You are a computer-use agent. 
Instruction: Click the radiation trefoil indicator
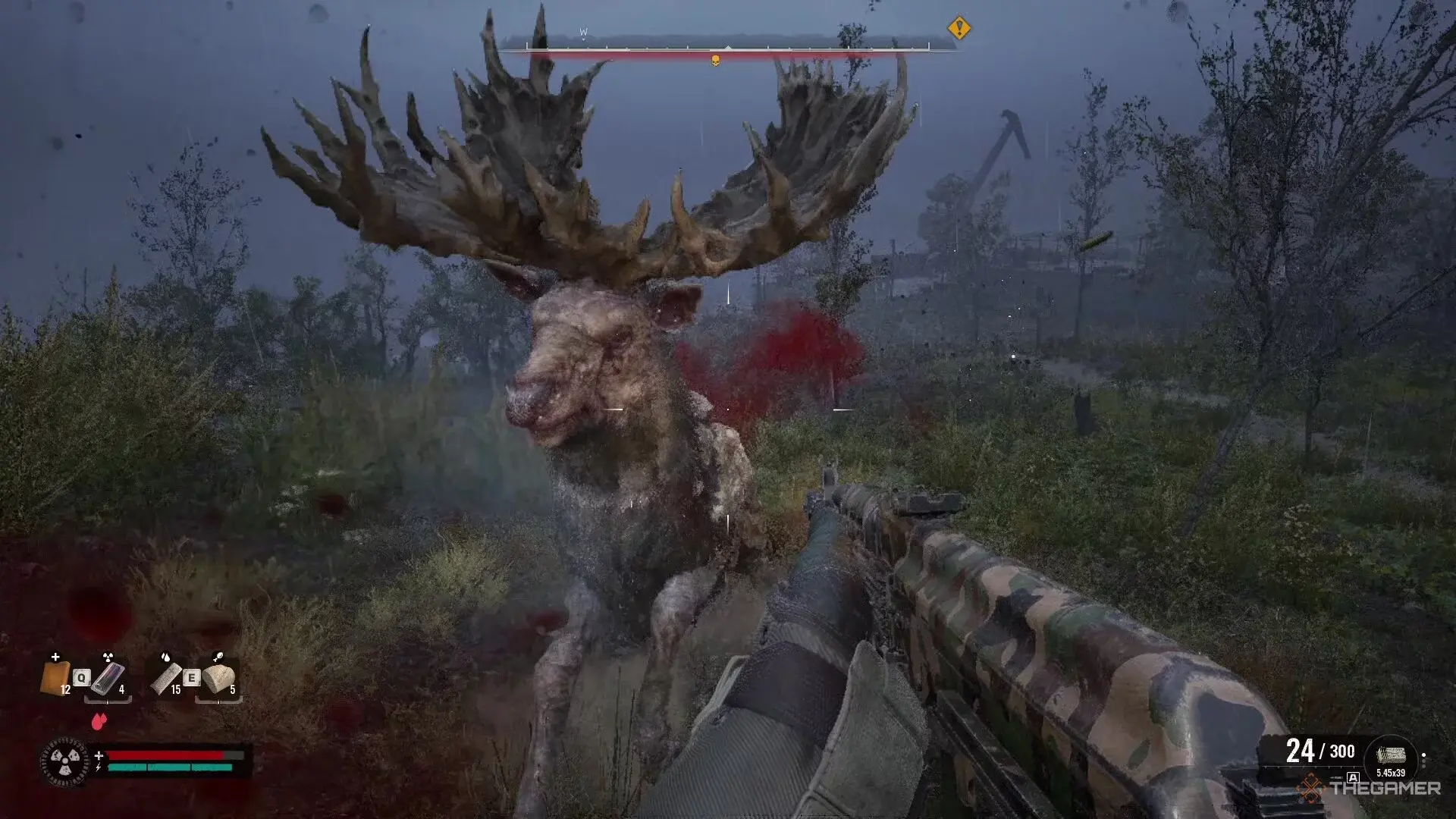click(x=64, y=761)
